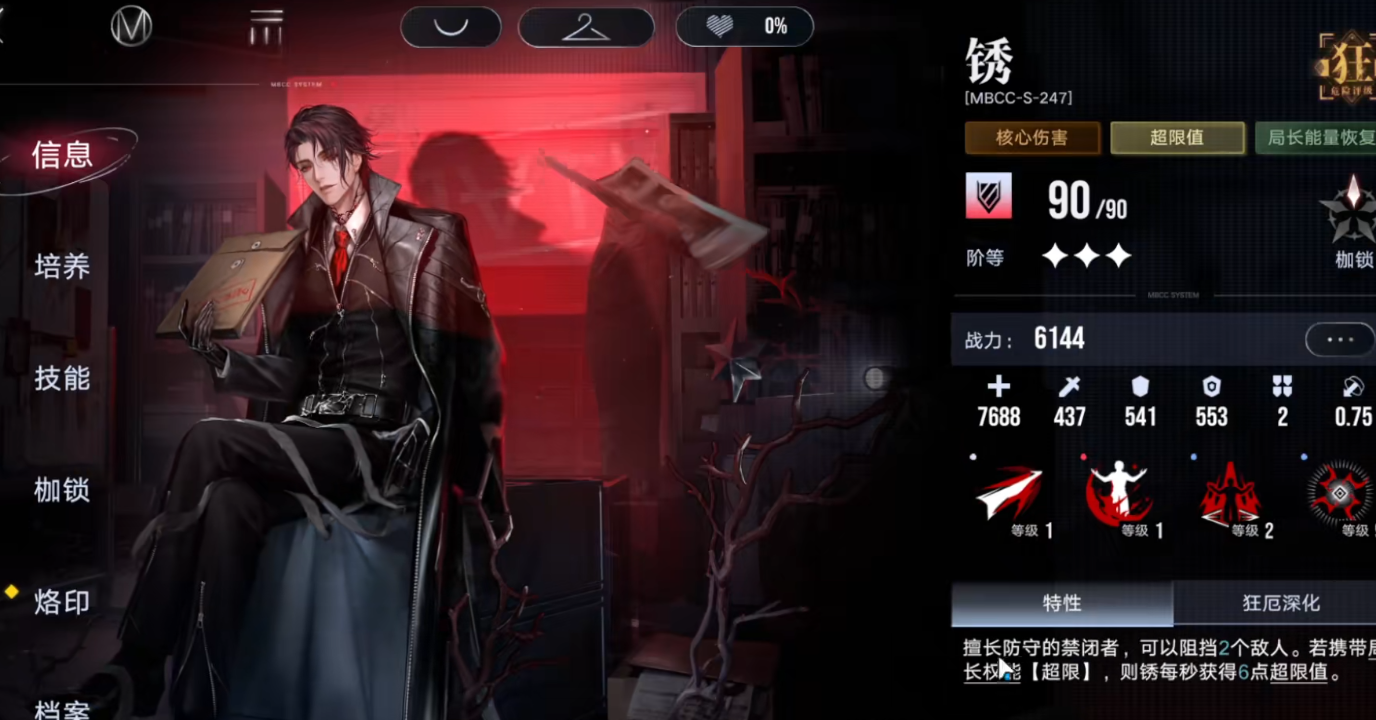Open the outfit/wardrobe hanger icon

point(587,26)
